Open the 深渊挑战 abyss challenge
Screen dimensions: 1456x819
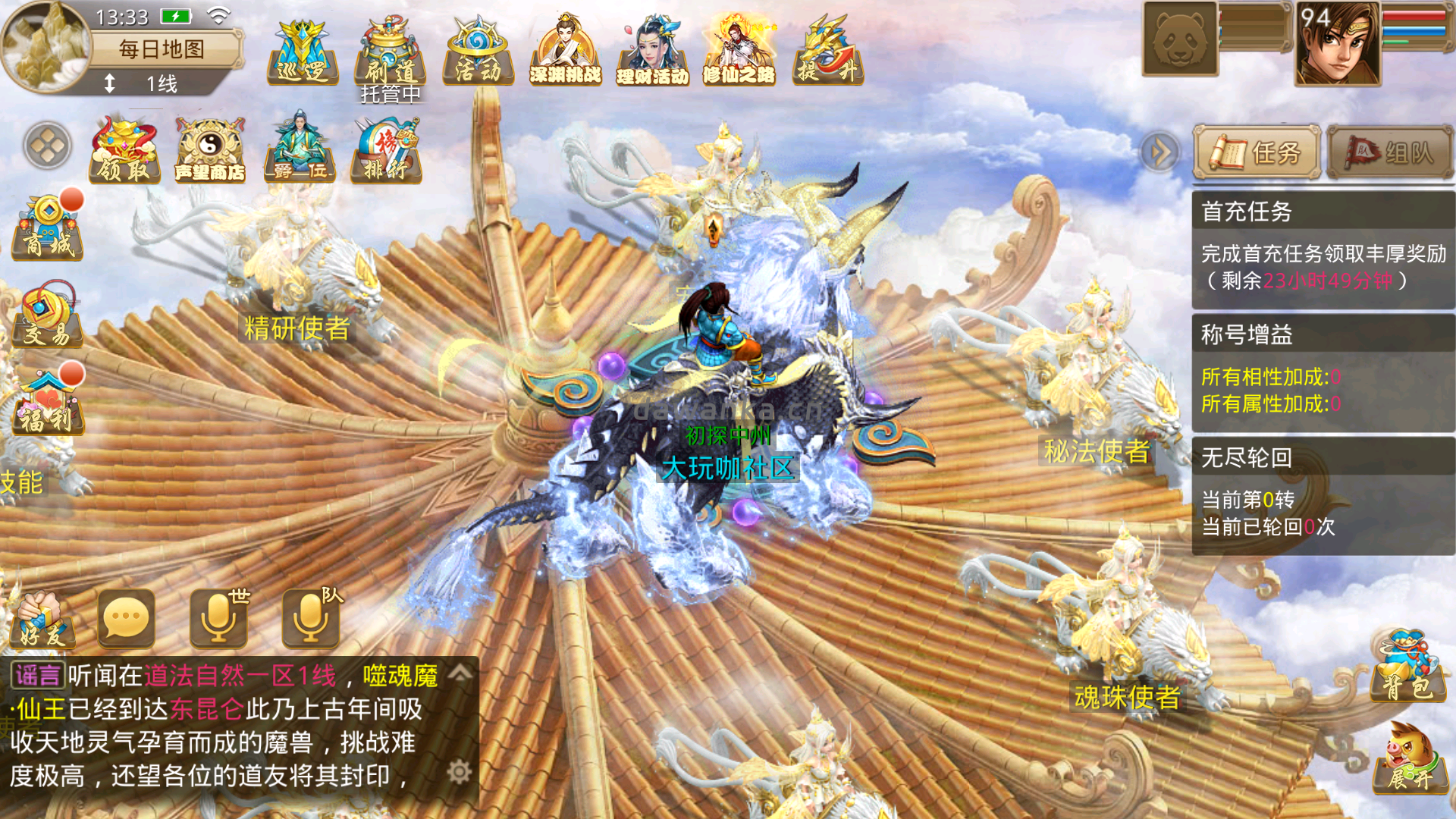pos(565,52)
